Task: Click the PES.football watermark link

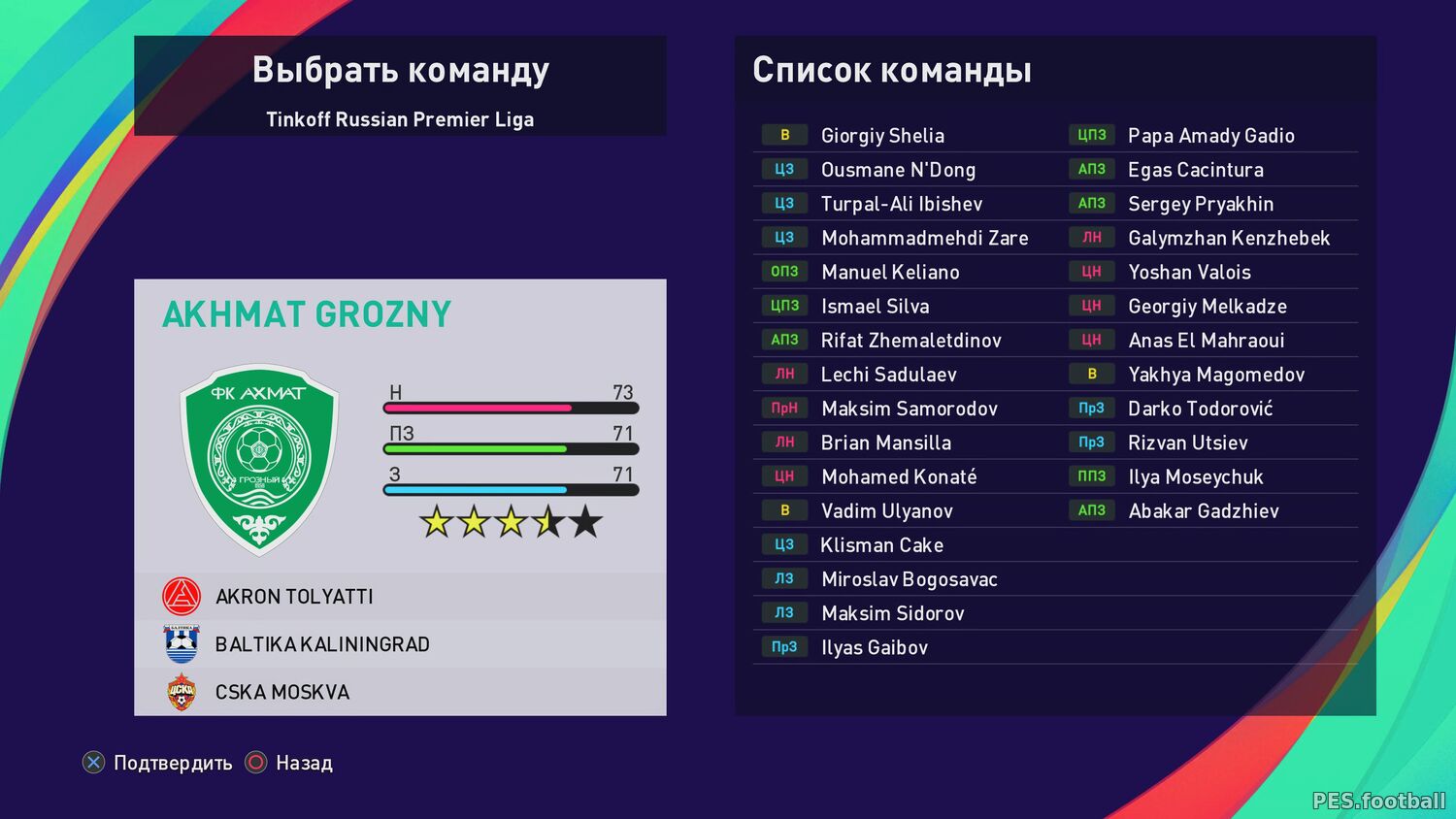Action: [x=1378, y=801]
